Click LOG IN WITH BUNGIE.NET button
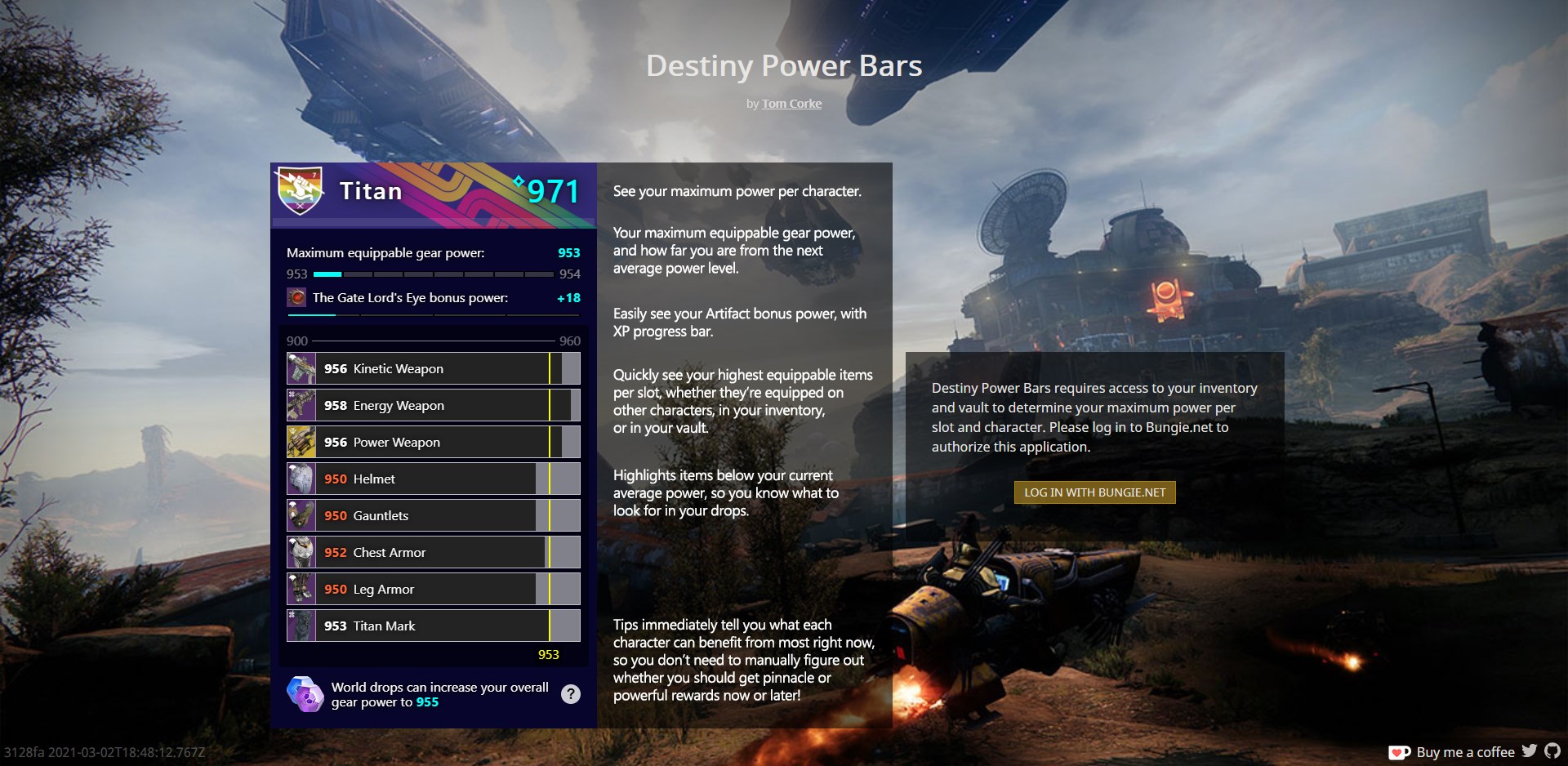Viewport: 1568px width, 766px height. coord(1094,492)
